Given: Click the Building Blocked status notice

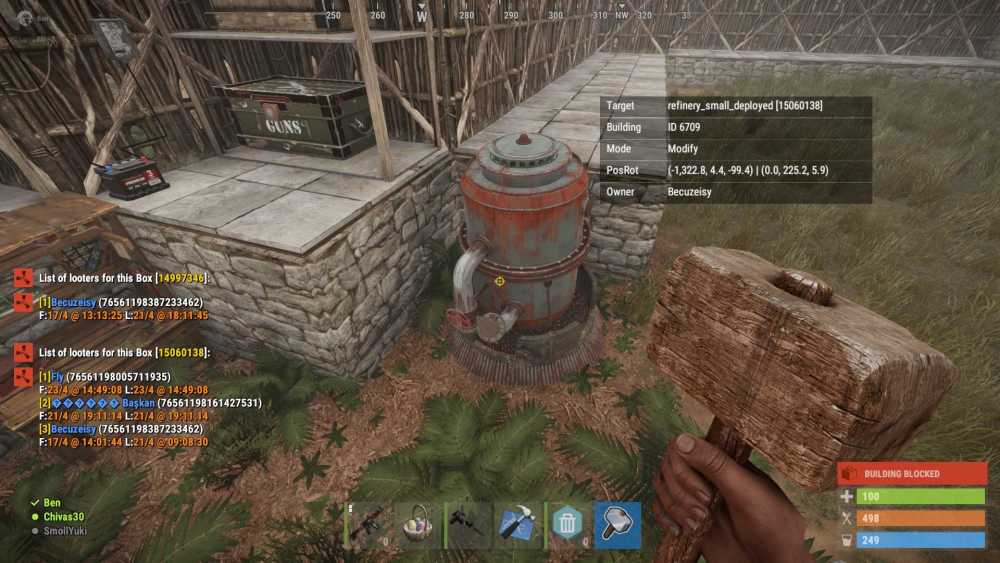Looking at the screenshot, I should (911, 473).
